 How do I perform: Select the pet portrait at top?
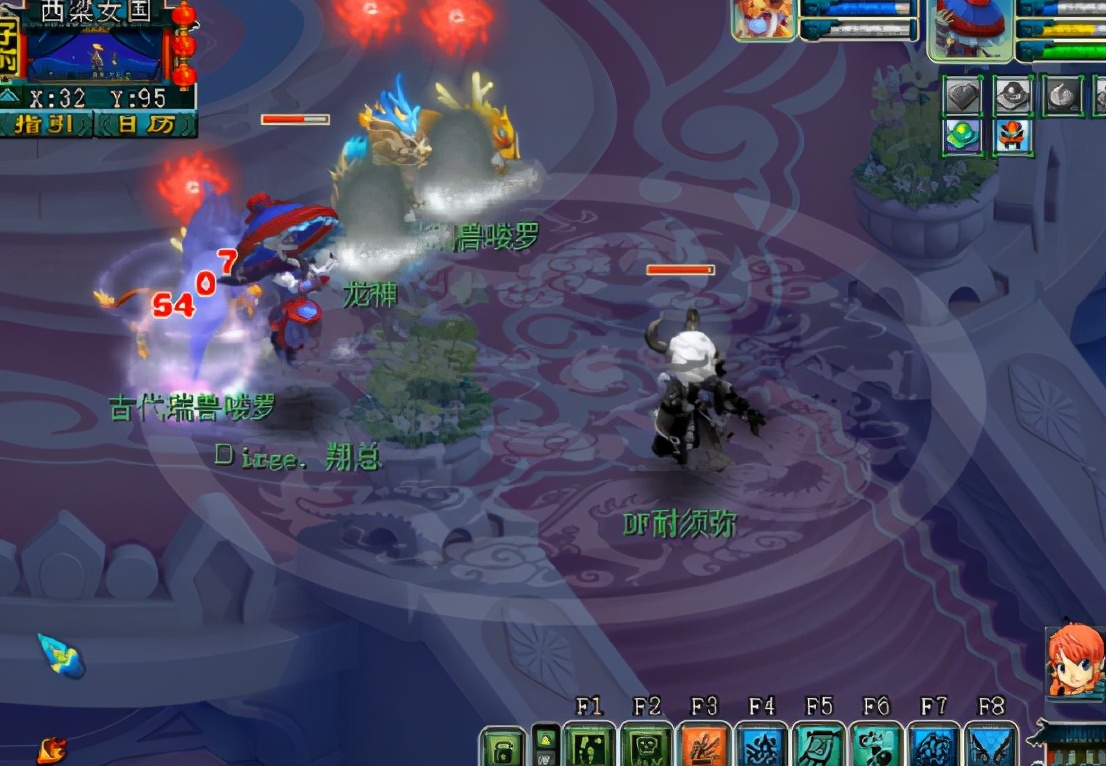764,20
